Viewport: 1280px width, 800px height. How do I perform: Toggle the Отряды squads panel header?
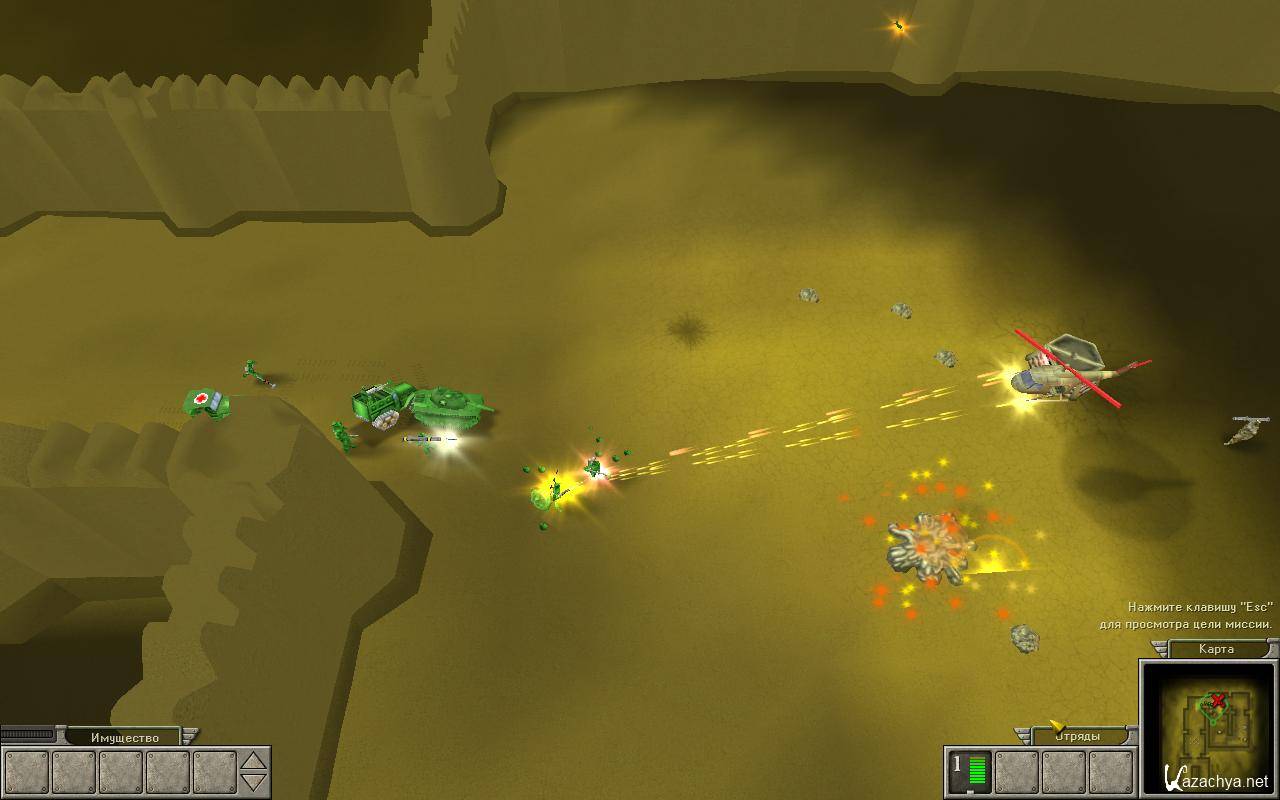(1076, 736)
